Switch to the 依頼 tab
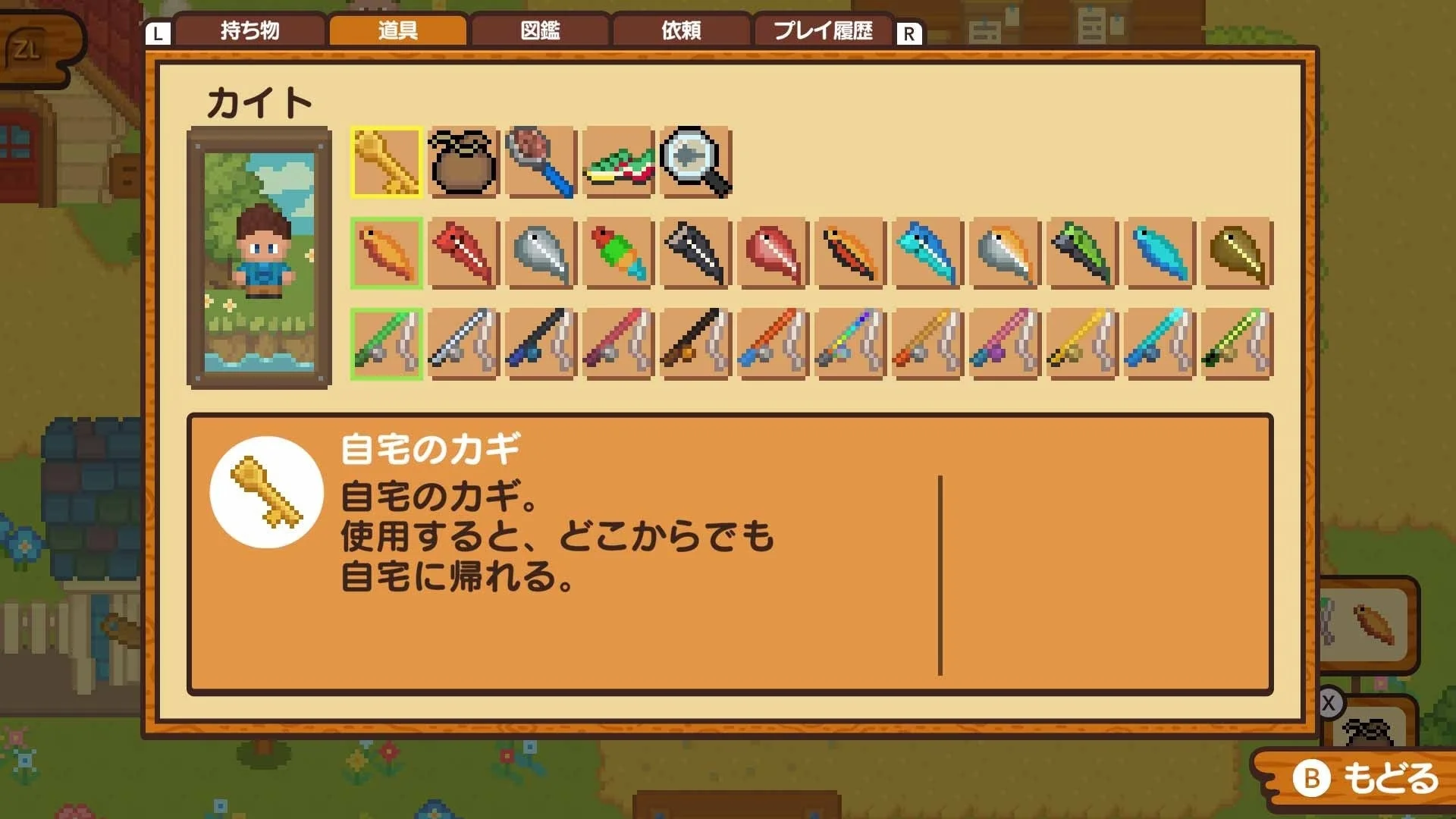The height and width of the screenshot is (819, 1456). click(x=681, y=31)
